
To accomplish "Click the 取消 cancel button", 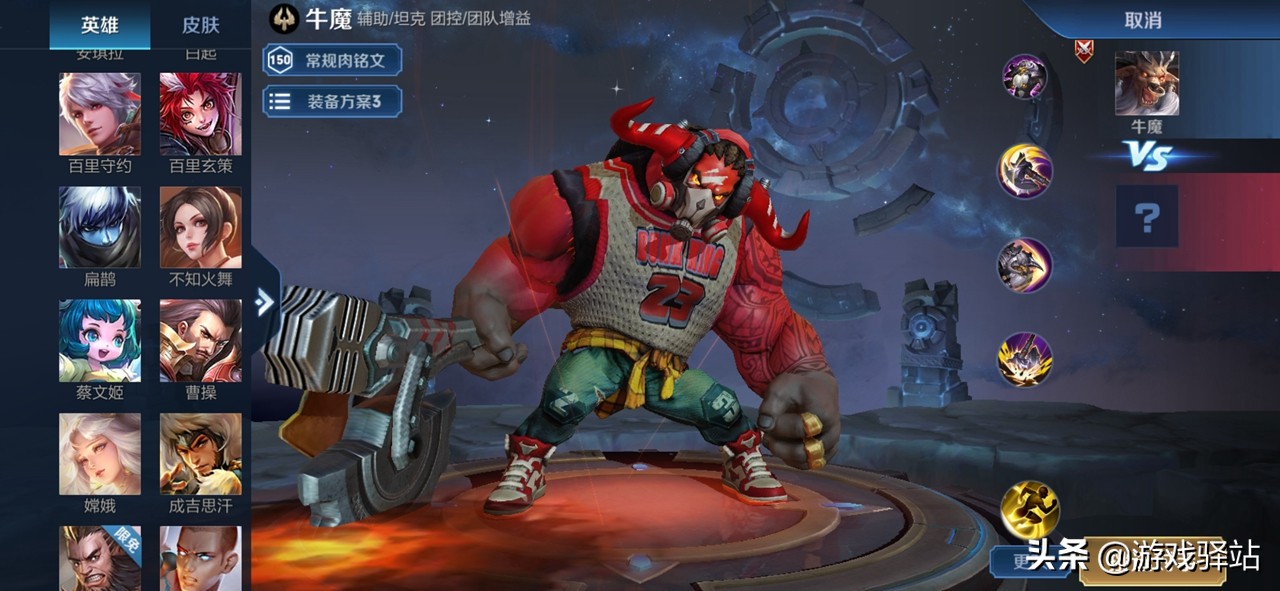I will click(1142, 20).
